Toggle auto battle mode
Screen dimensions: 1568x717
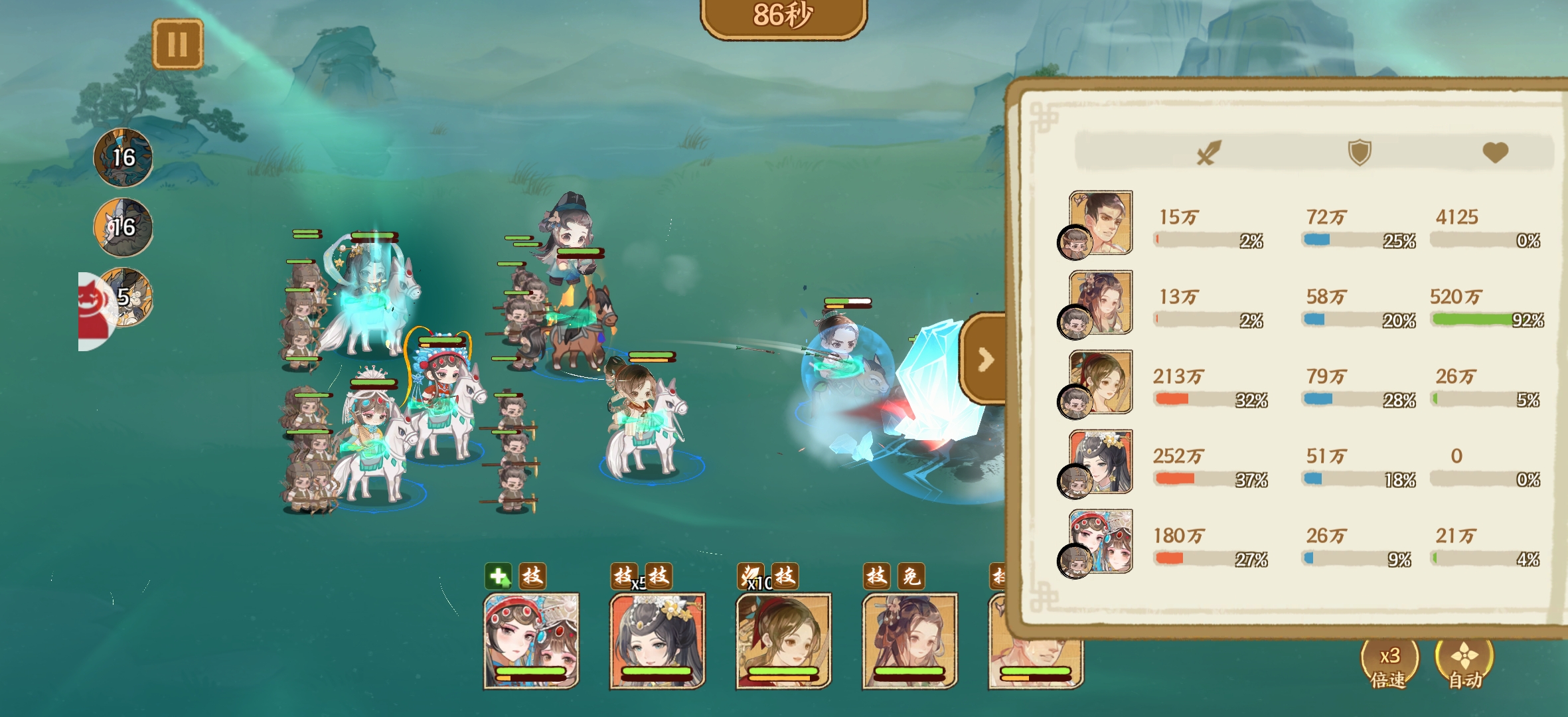coord(1464,664)
